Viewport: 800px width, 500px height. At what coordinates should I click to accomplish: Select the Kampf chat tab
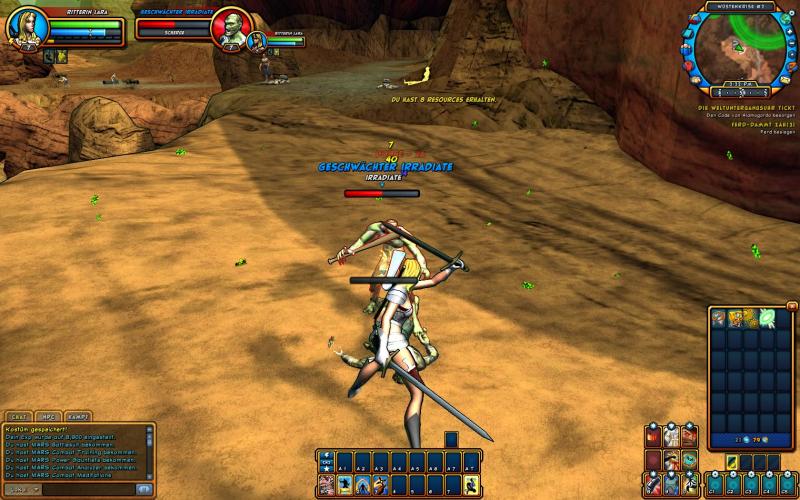pyautogui.click(x=77, y=415)
